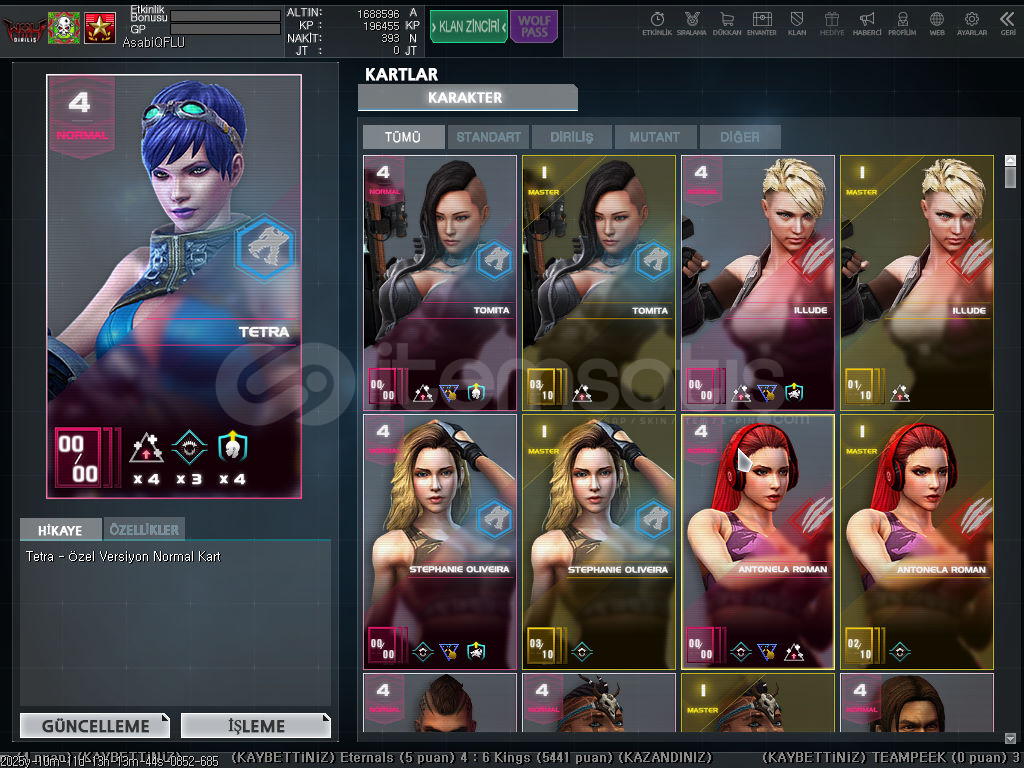Open the Dükkan shop
1024x768 pixels.
point(727,23)
